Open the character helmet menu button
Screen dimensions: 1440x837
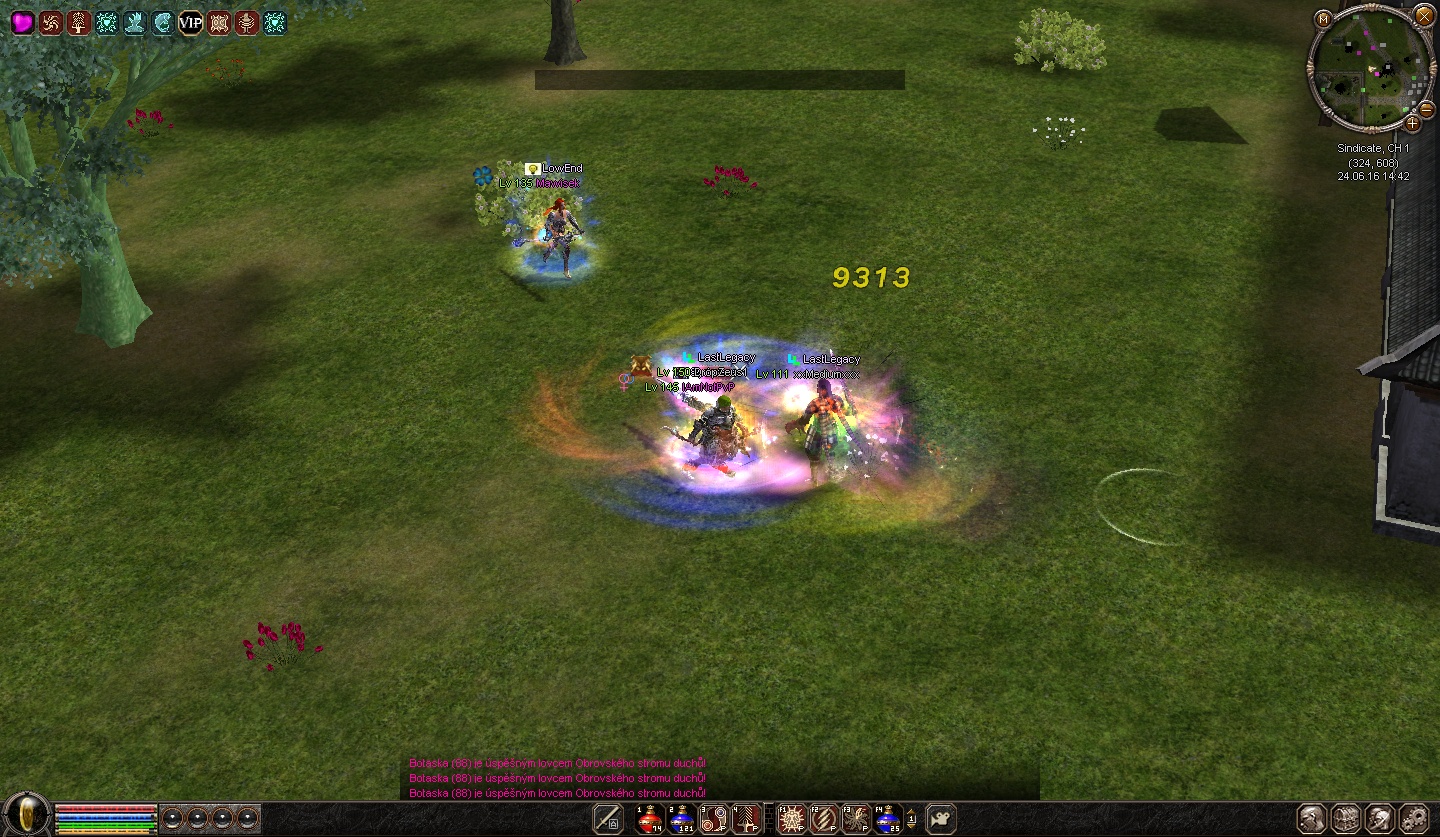[1312, 818]
